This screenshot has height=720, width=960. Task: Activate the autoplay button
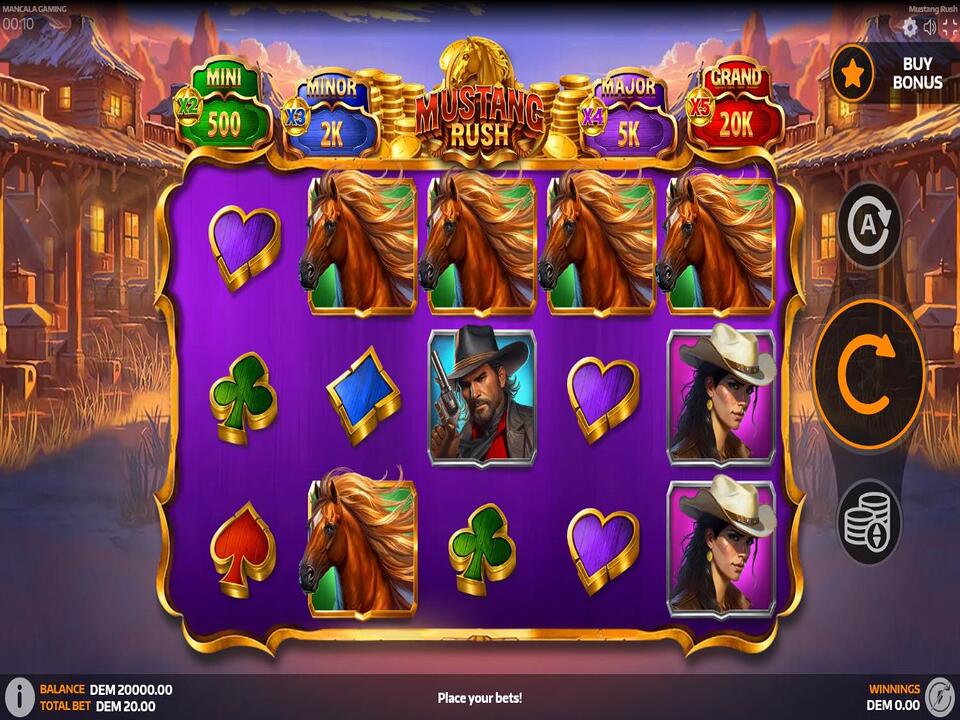869,224
